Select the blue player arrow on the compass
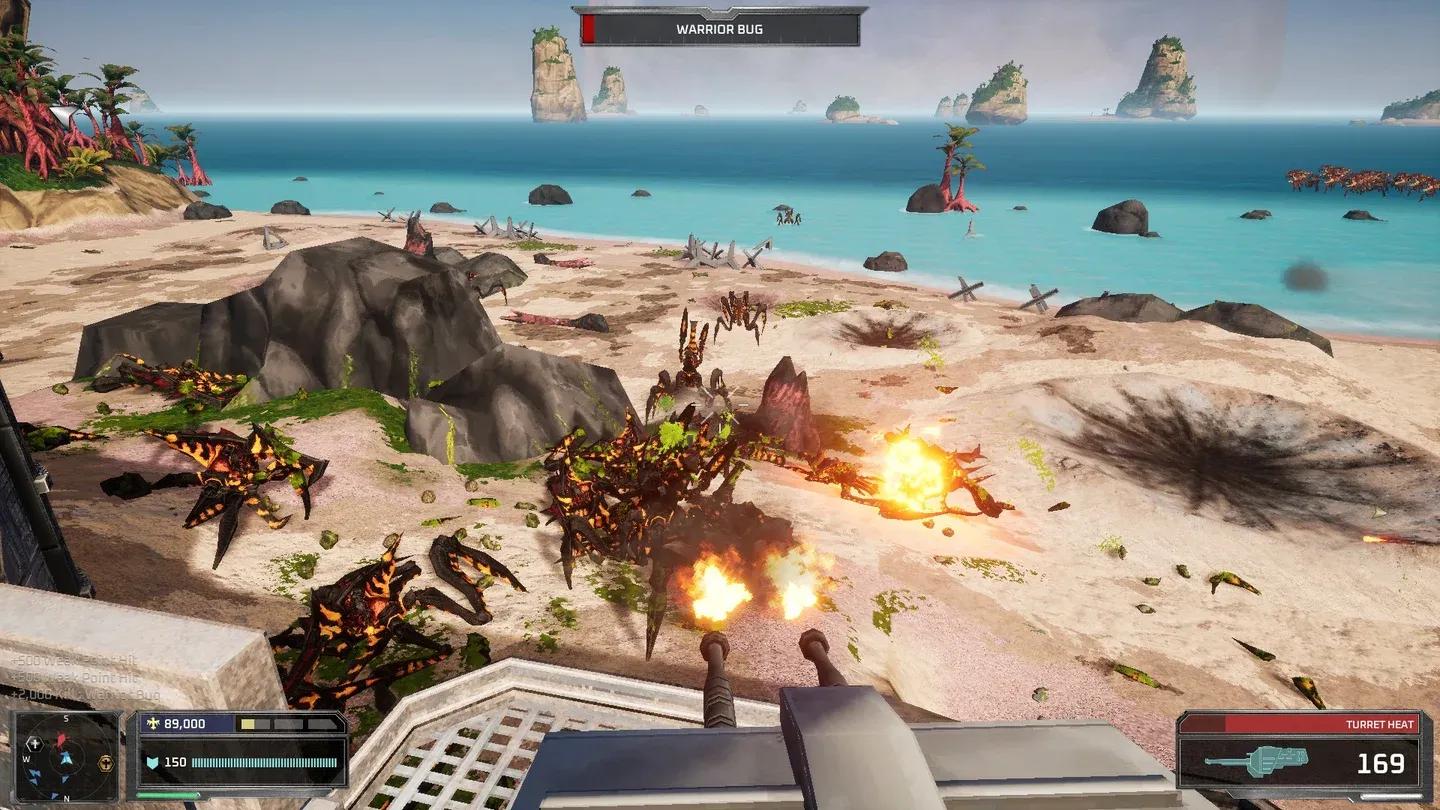This screenshot has width=1440, height=810. pyautogui.click(x=65, y=757)
